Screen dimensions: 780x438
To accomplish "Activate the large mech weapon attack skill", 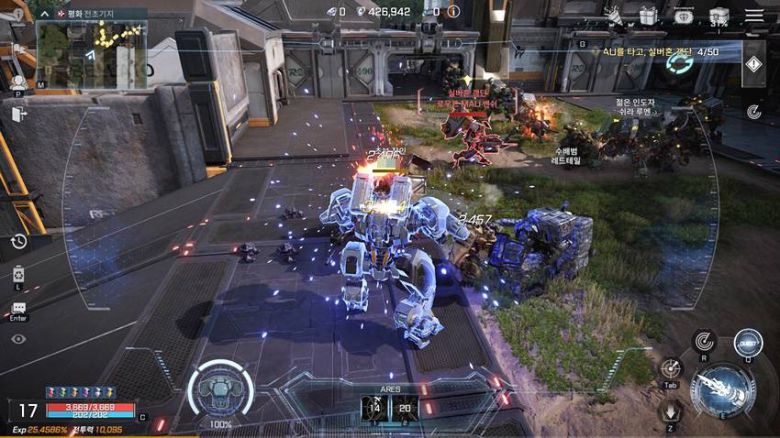I will pyautogui.click(x=720, y=390).
